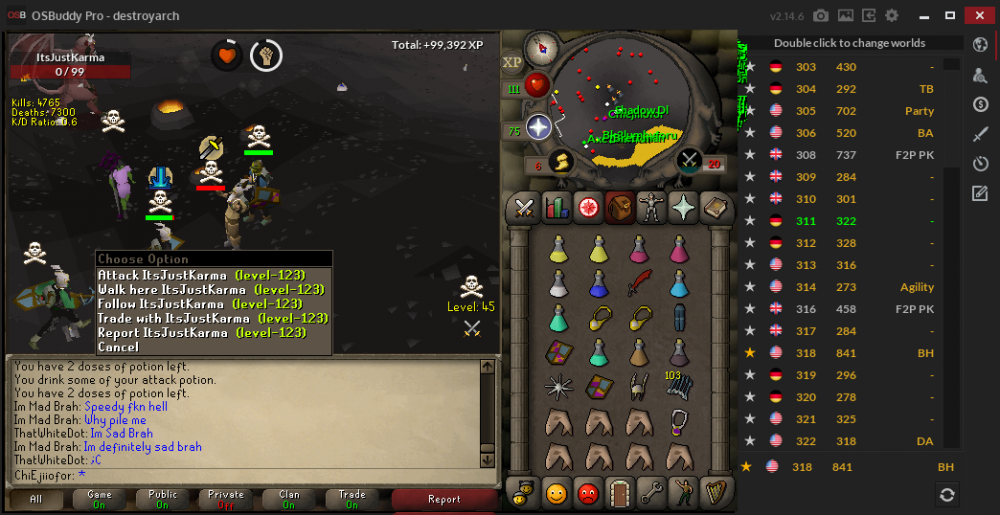Switch to the worn equipment tab
1000x515 pixels.
[x=651, y=208]
